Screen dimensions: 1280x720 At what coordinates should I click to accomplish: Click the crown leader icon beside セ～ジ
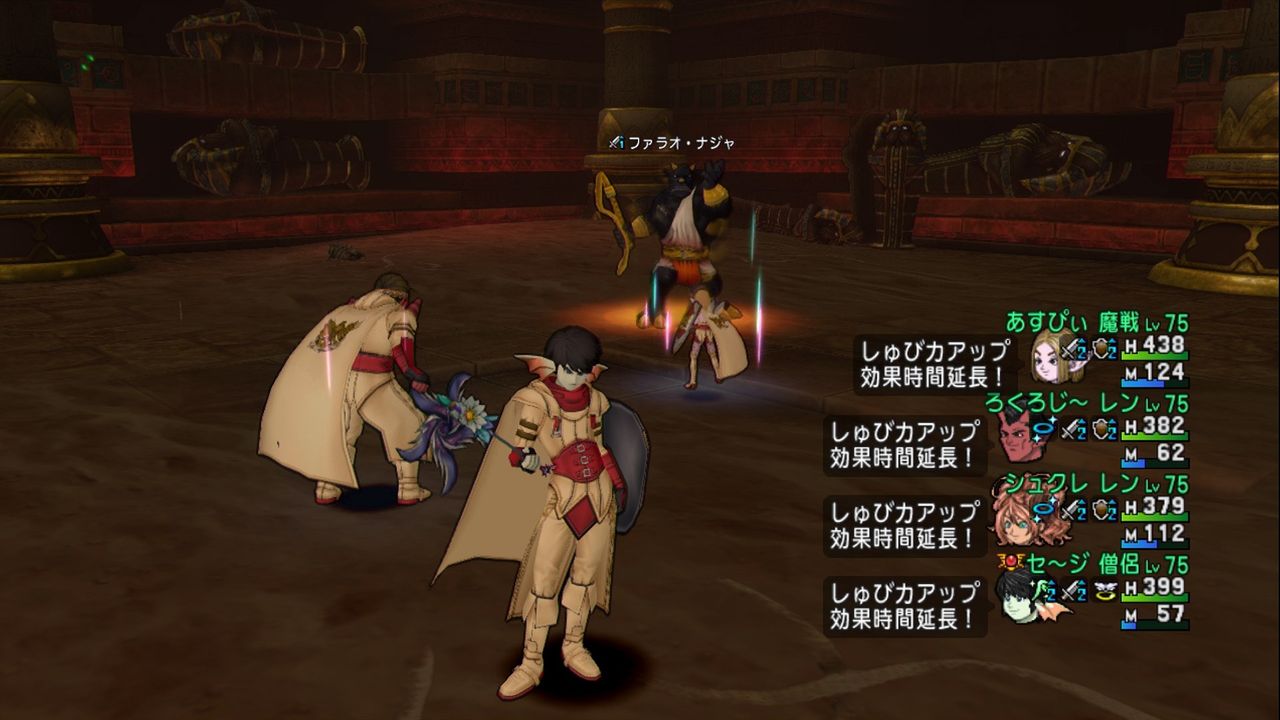1010,562
